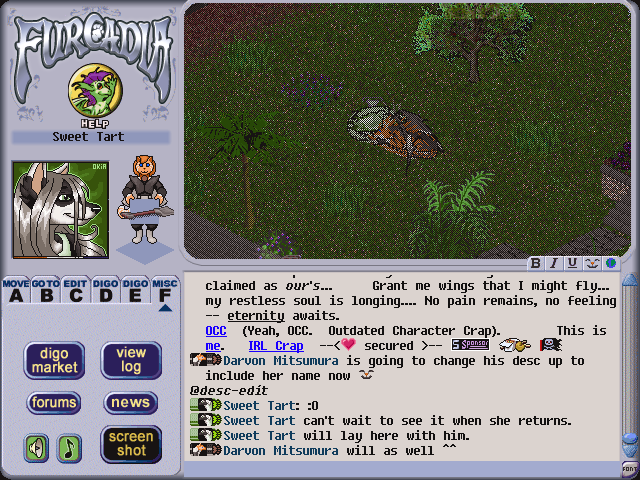The width and height of the screenshot is (640, 480).
Task: Open the FONT button below the scrollbar
Action: click(x=630, y=469)
